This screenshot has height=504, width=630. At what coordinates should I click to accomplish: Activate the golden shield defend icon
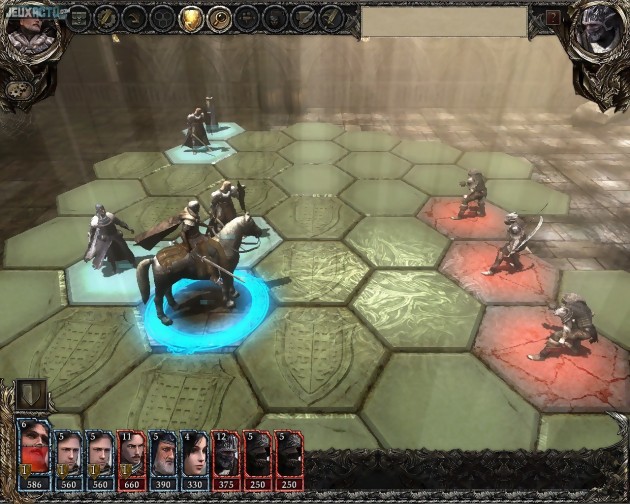191,18
